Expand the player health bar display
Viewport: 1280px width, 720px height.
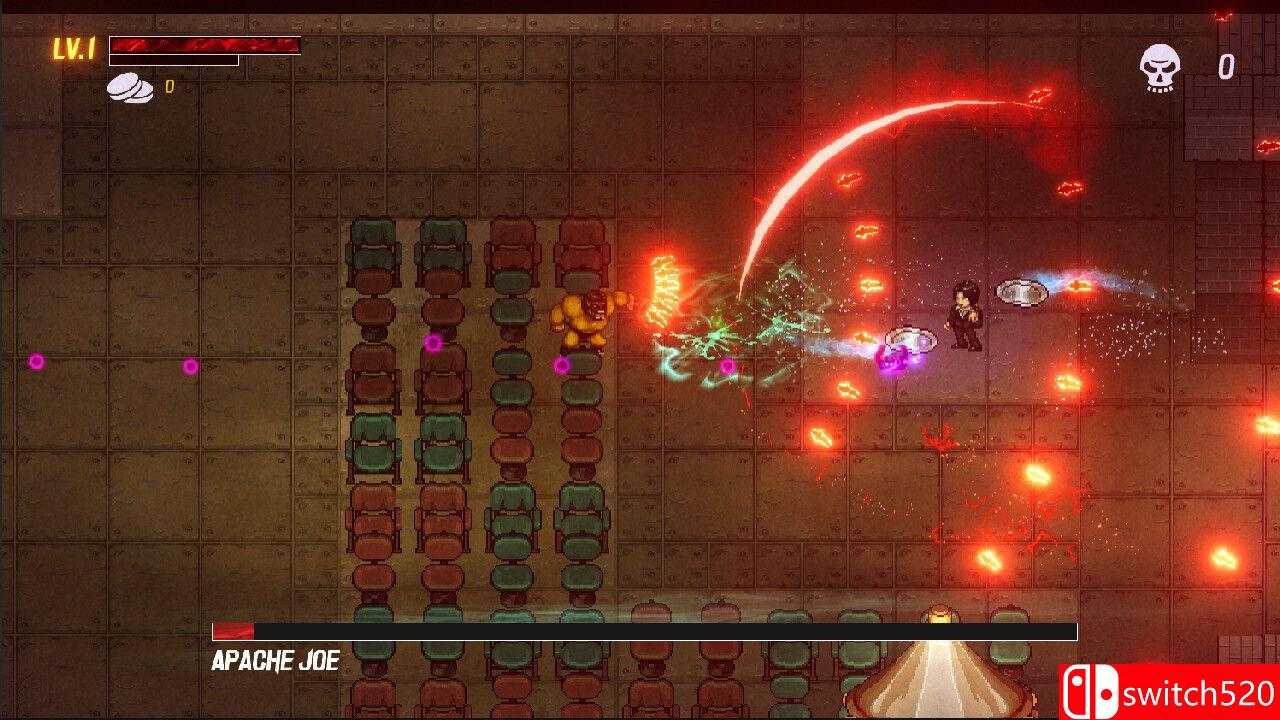click(205, 45)
